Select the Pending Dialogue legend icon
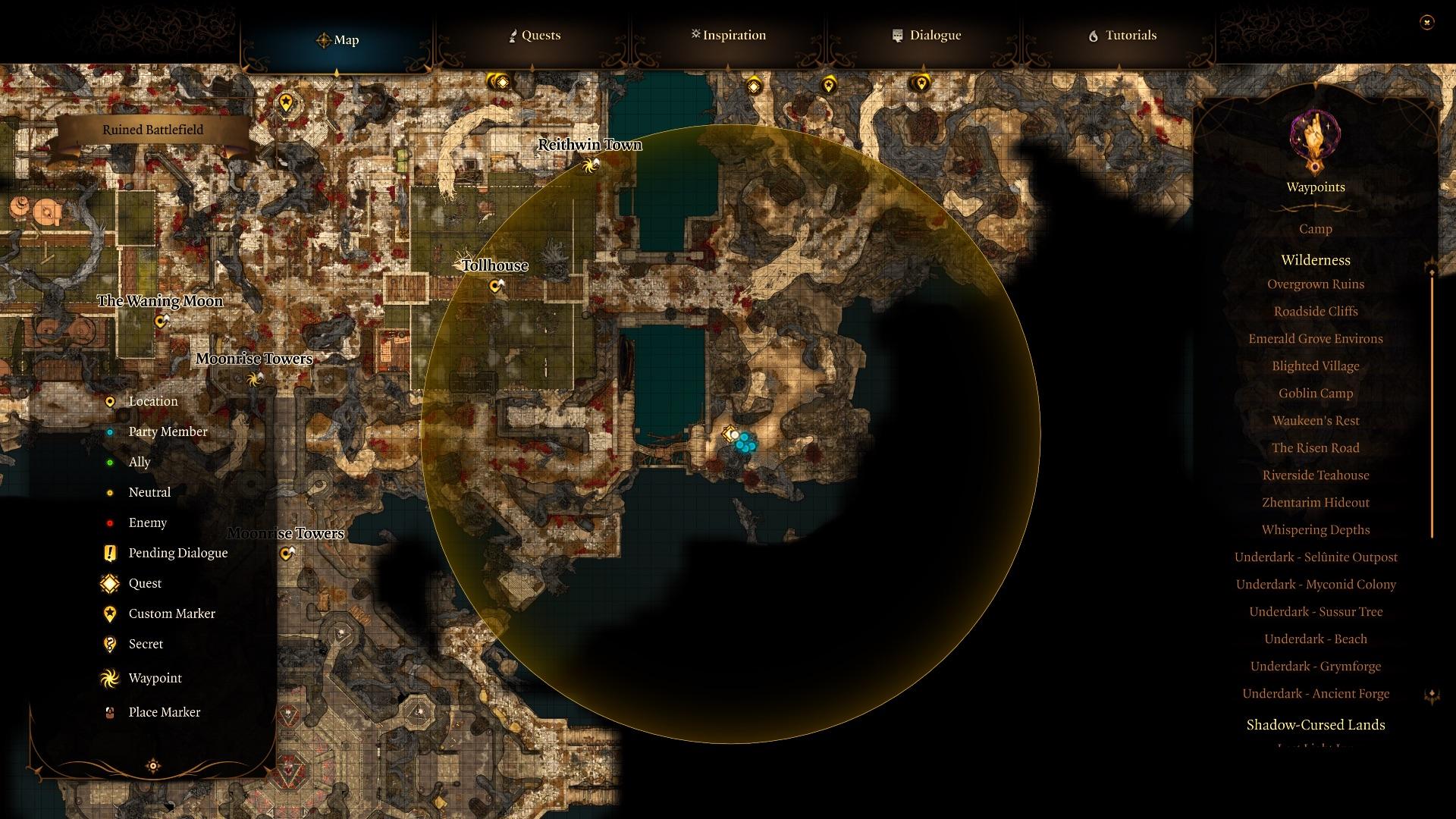This screenshot has height=819, width=1456. tap(109, 553)
